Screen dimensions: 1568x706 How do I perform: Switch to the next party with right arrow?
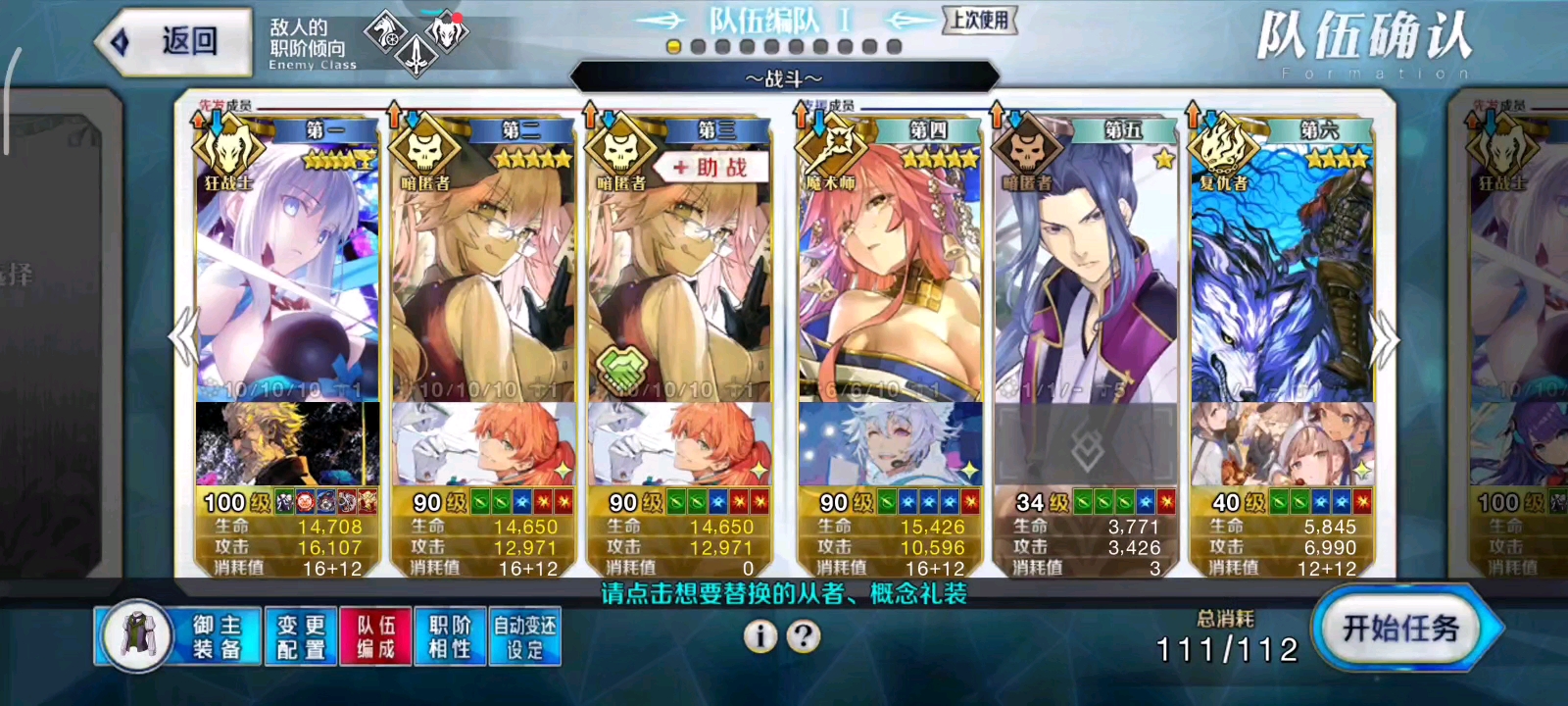pos(1385,338)
